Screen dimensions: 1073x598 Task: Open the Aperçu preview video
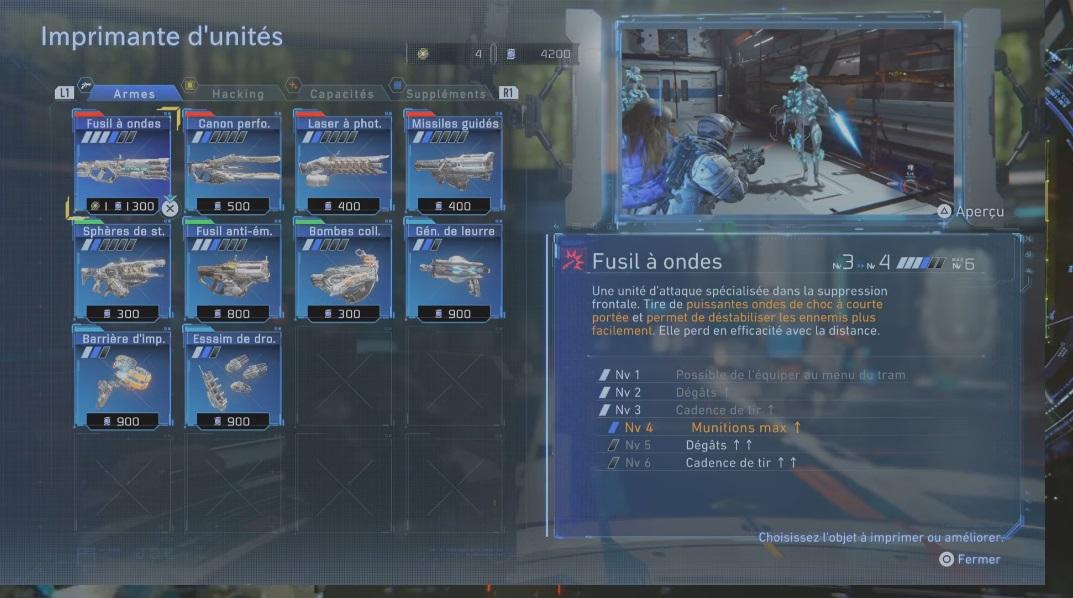(971, 212)
